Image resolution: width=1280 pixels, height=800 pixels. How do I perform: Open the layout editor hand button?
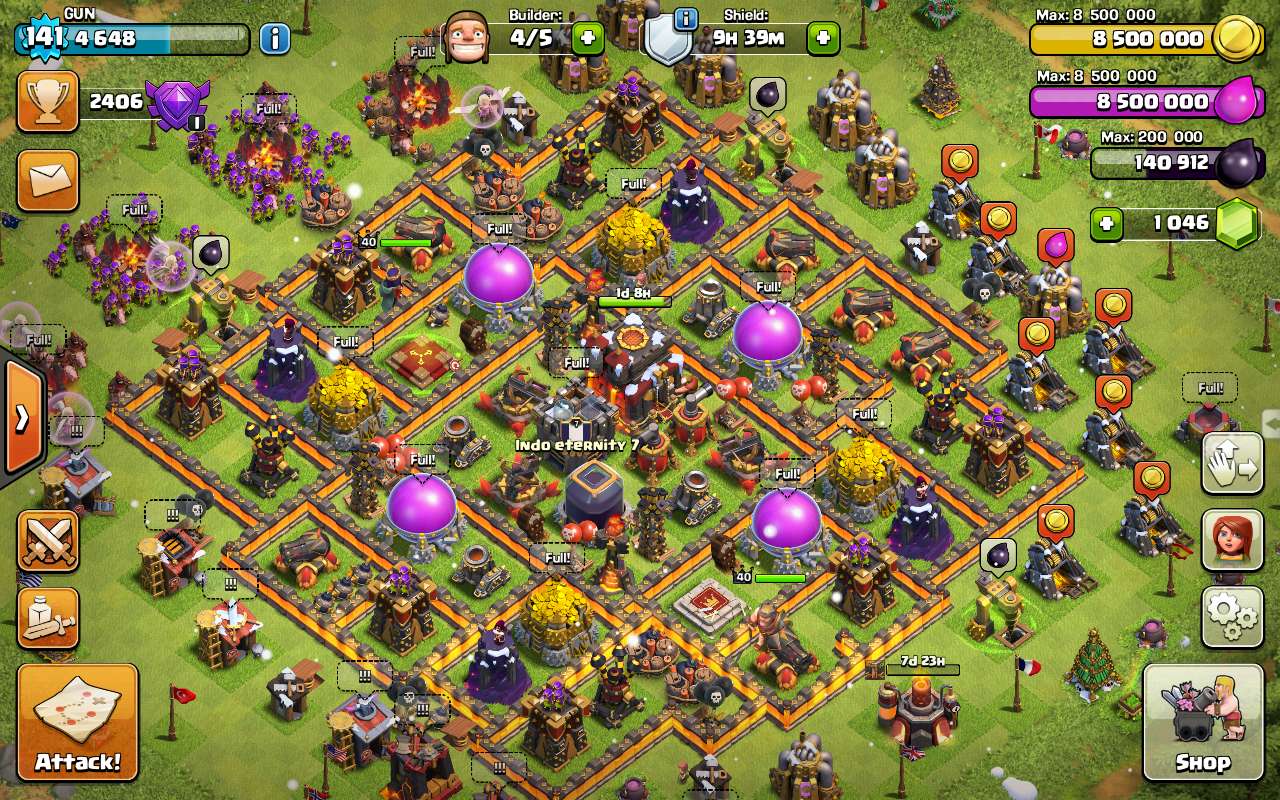pos(1232,463)
